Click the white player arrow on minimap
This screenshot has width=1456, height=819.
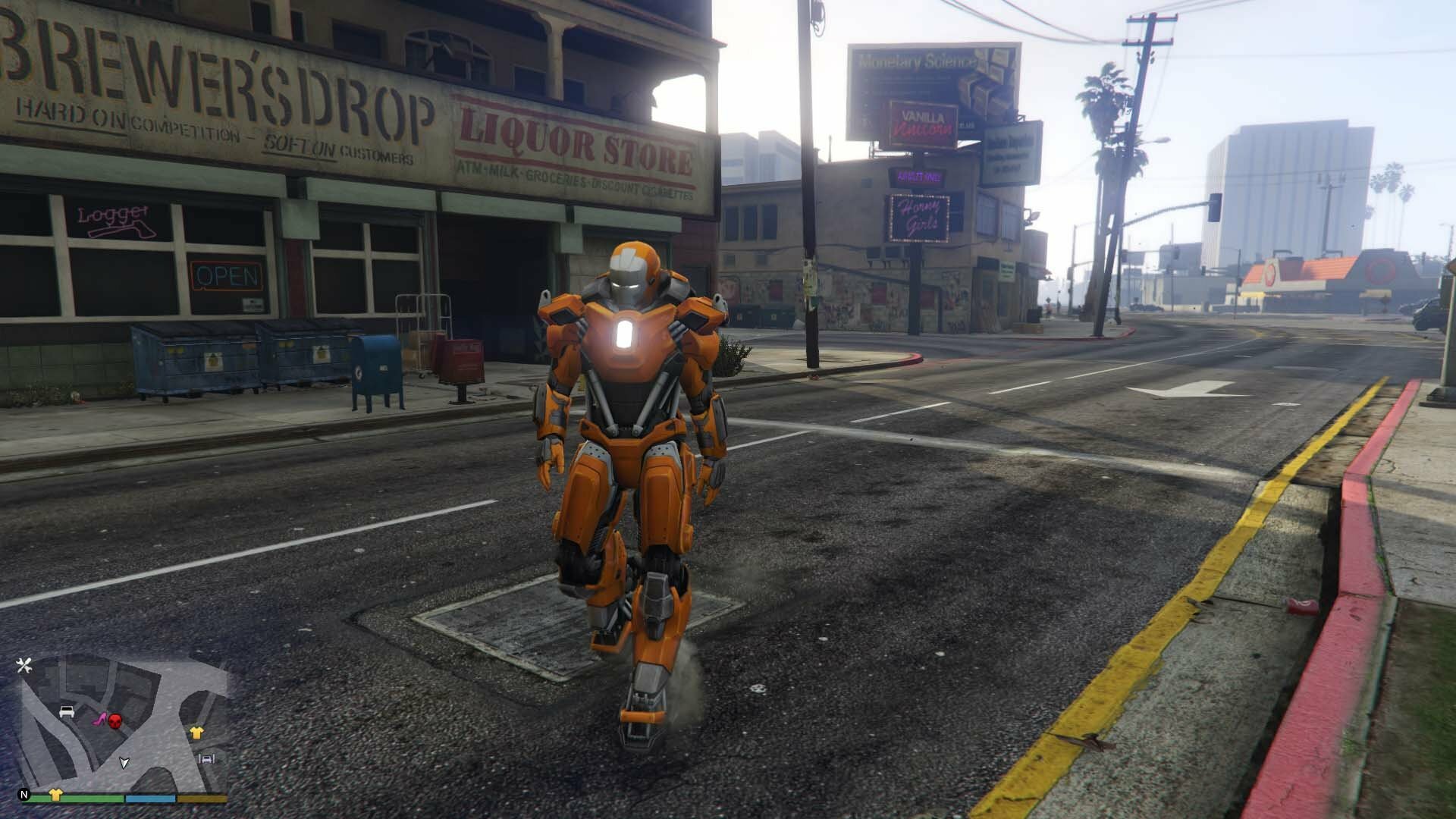coord(125,762)
